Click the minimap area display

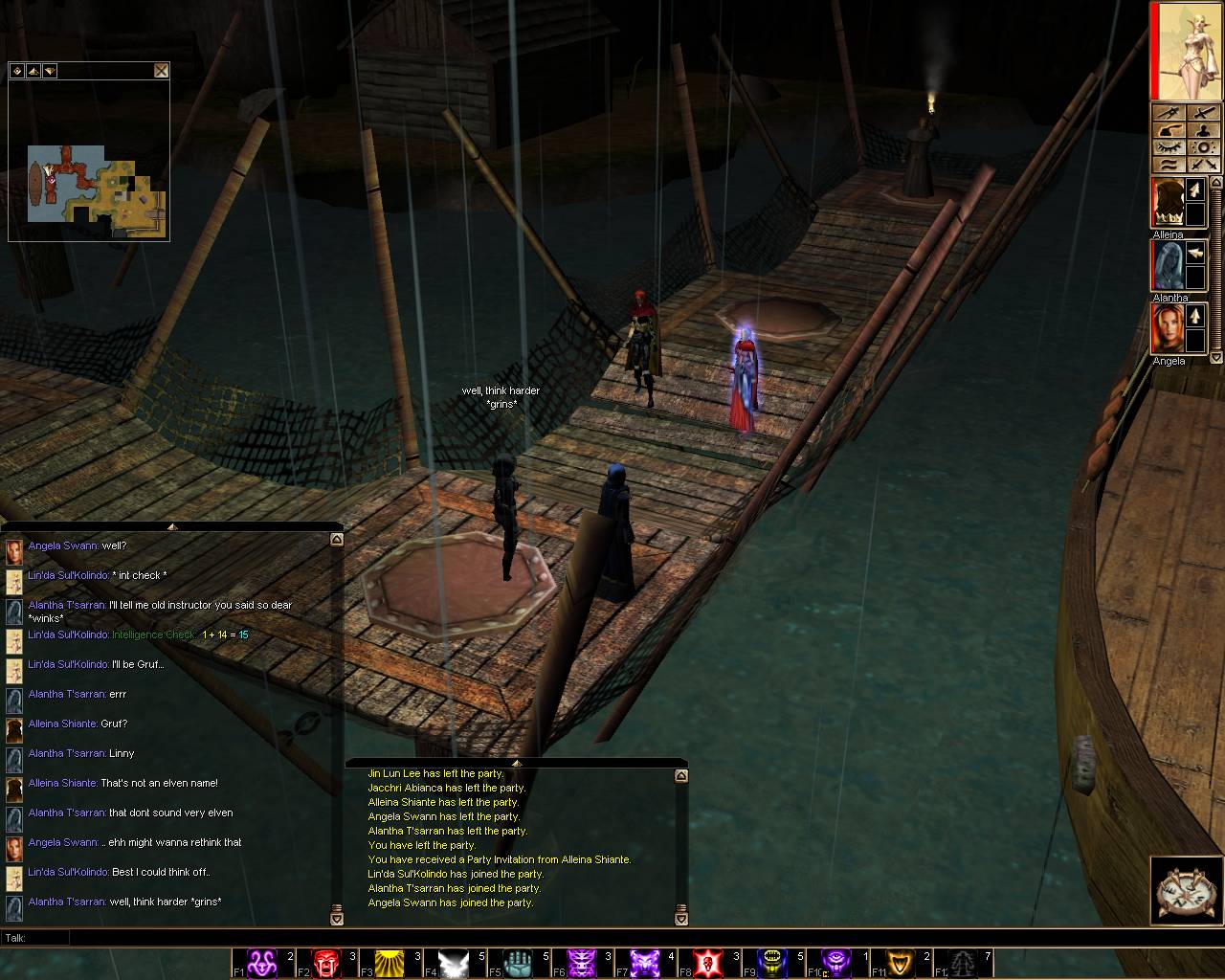tap(96, 184)
